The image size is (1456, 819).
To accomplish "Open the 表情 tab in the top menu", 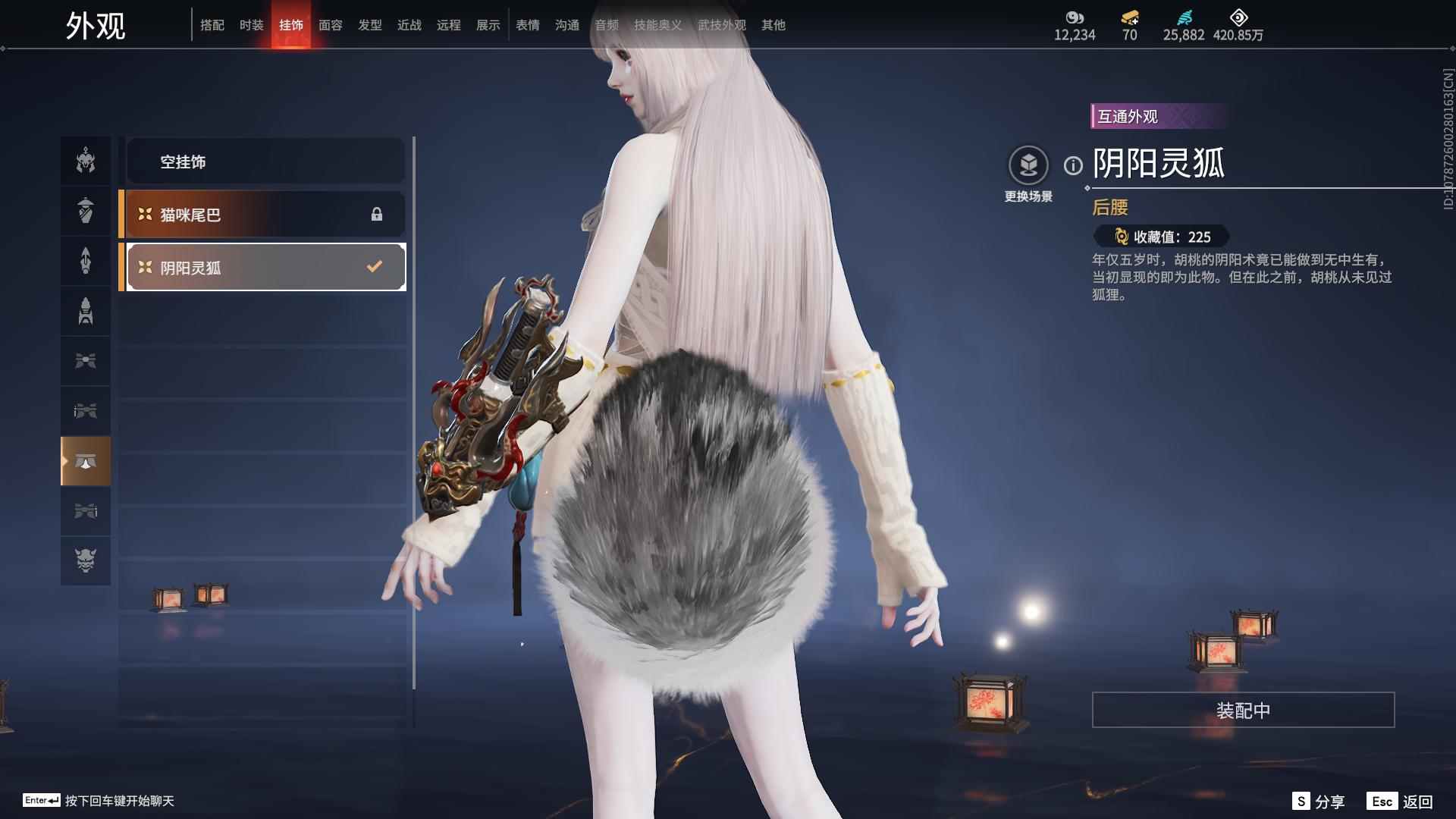I will click(x=527, y=24).
